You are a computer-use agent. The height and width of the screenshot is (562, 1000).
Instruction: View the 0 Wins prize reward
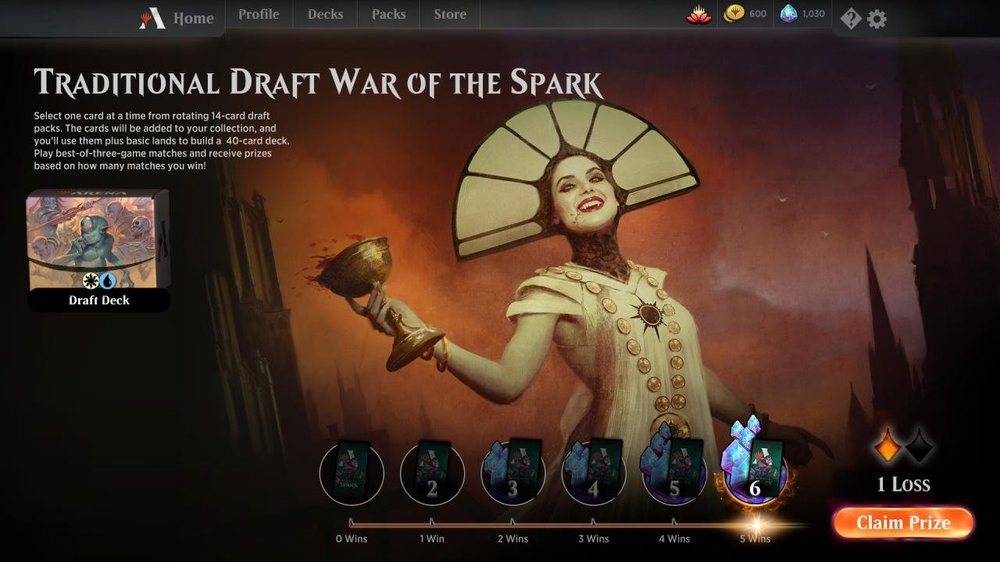coord(351,473)
